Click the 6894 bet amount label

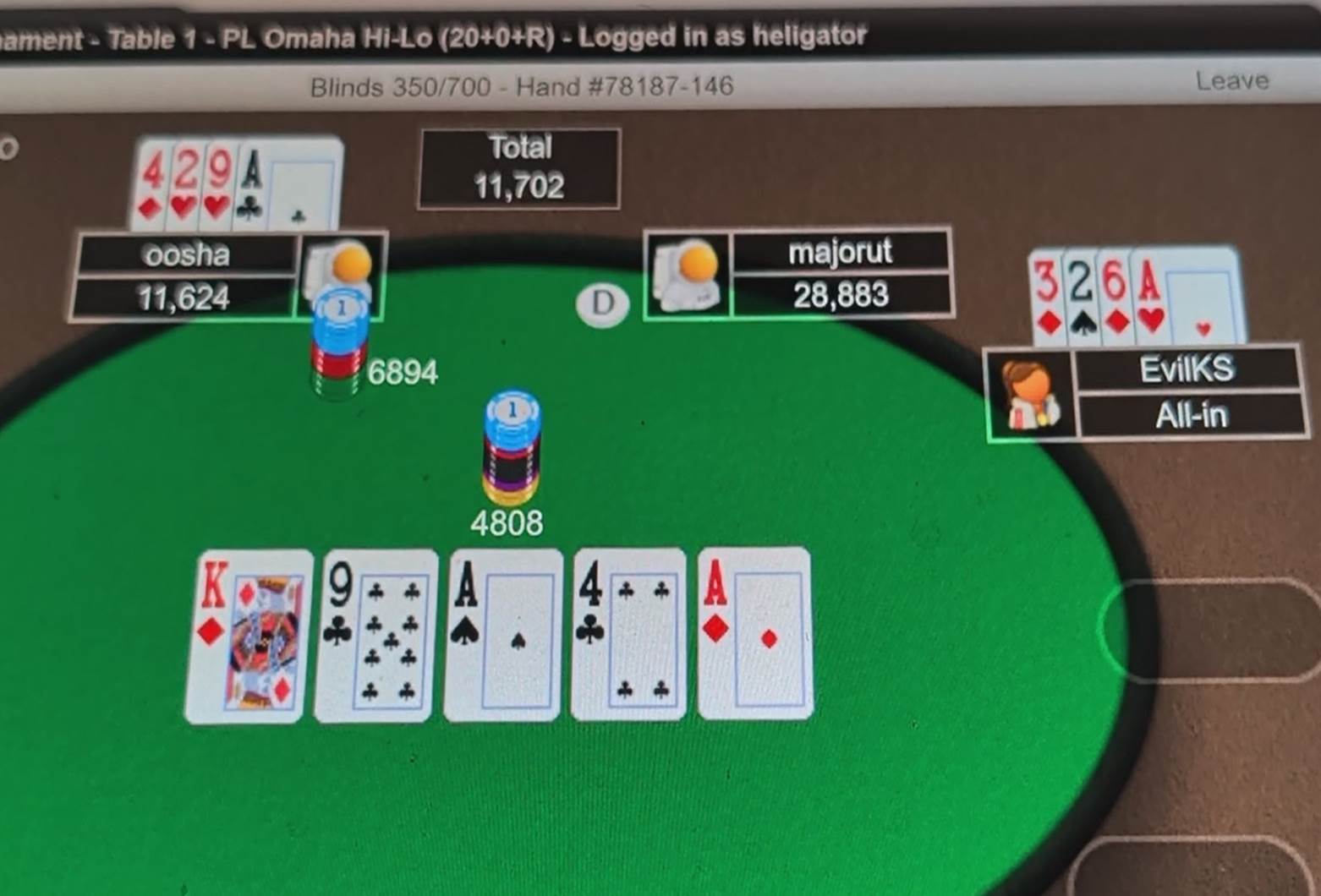click(x=403, y=371)
